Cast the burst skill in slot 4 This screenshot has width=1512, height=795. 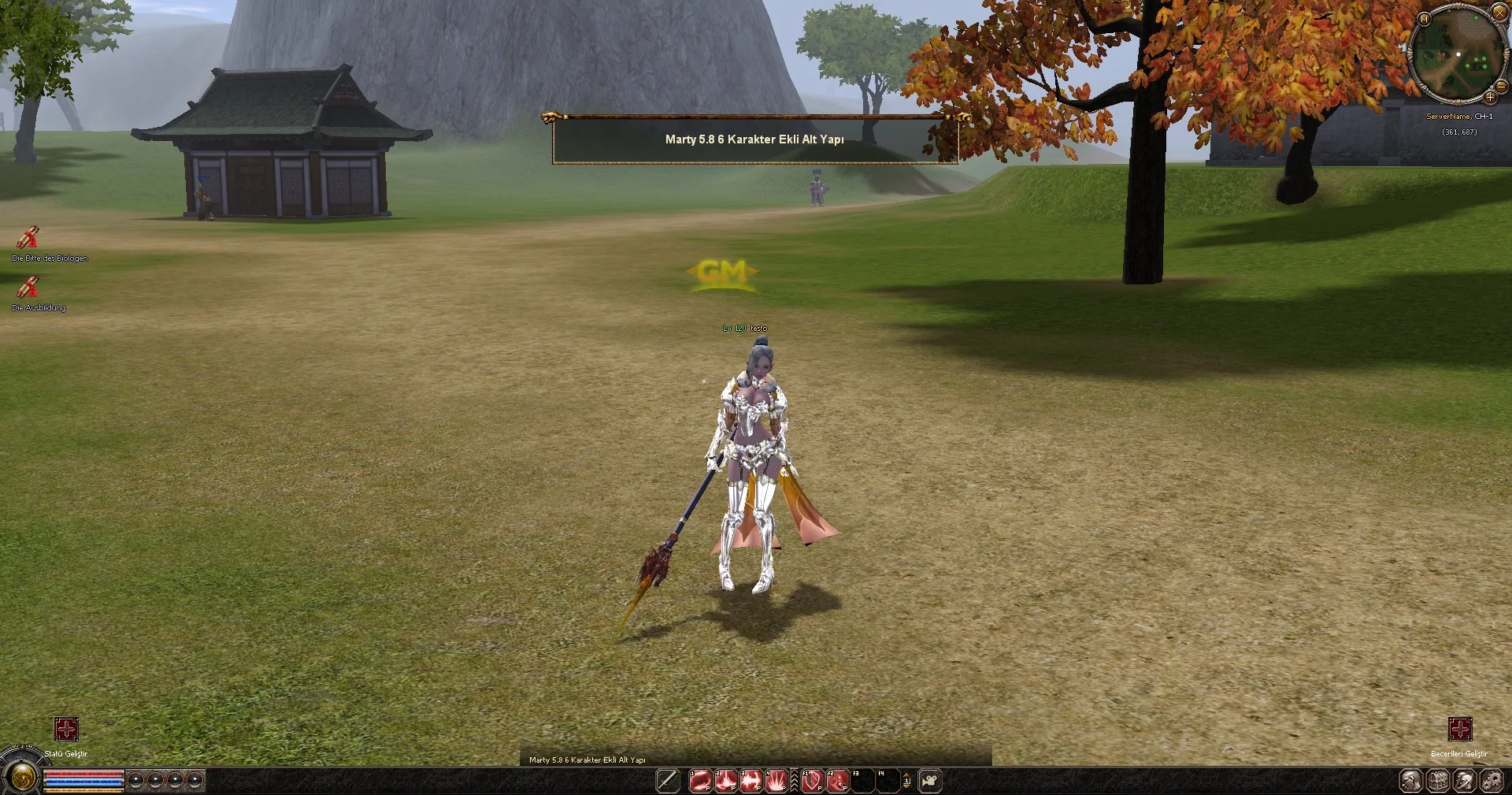pos(776,780)
